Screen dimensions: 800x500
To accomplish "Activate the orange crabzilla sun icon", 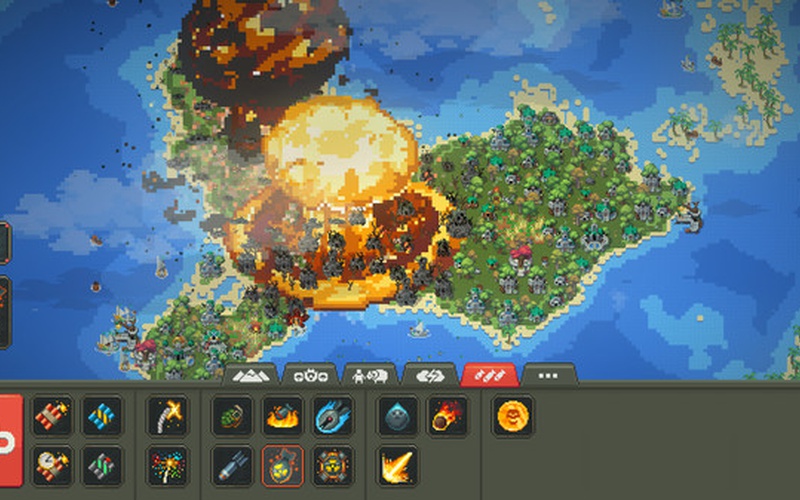I will [513, 415].
